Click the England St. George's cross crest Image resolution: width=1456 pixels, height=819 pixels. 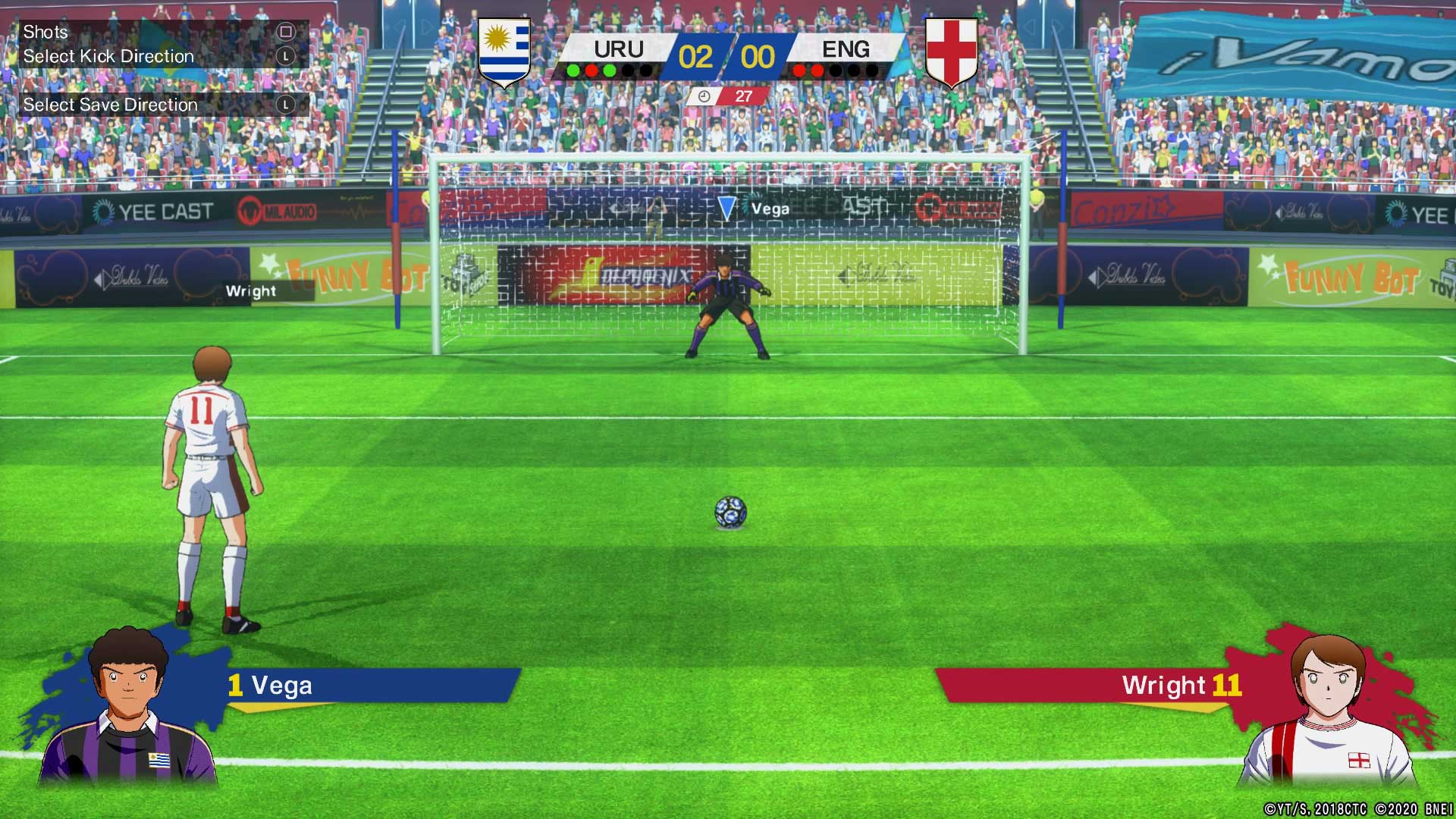click(x=952, y=51)
